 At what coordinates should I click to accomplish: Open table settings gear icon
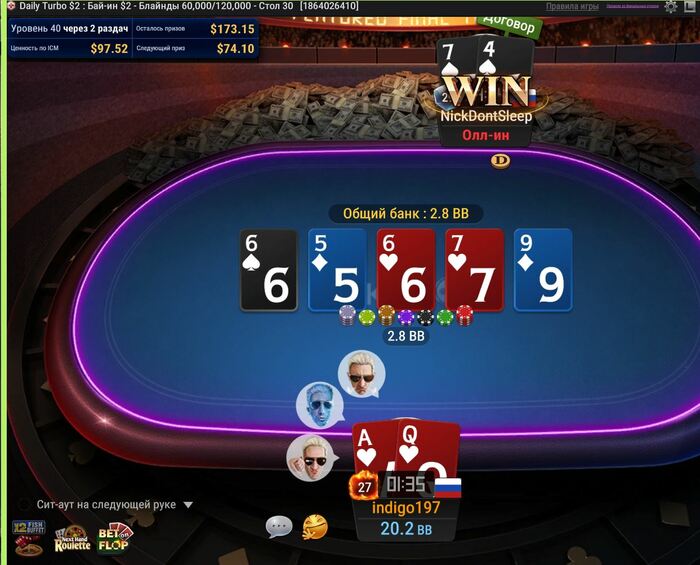(x=670, y=6)
